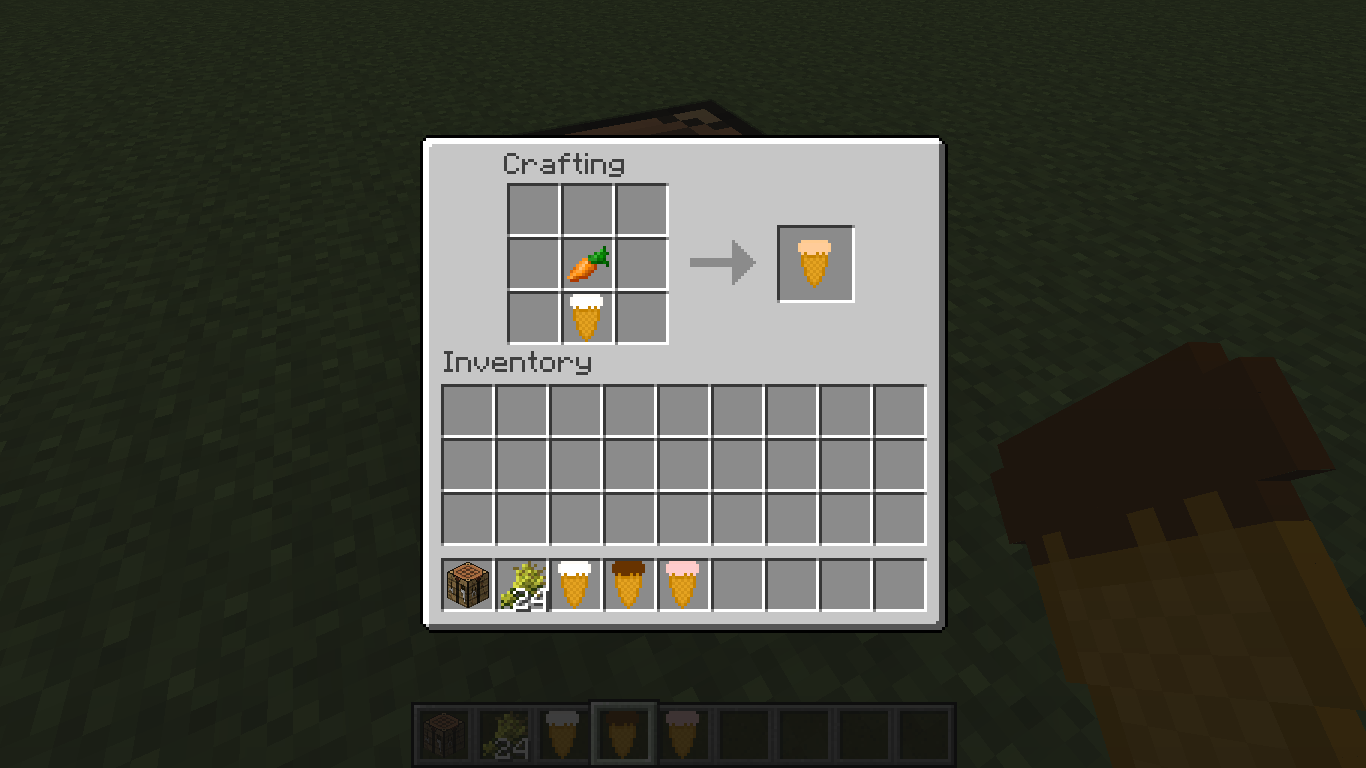Grab the stack of 24 plant items
Image resolution: width=1366 pixels, height=768 pixels.
click(520, 585)
